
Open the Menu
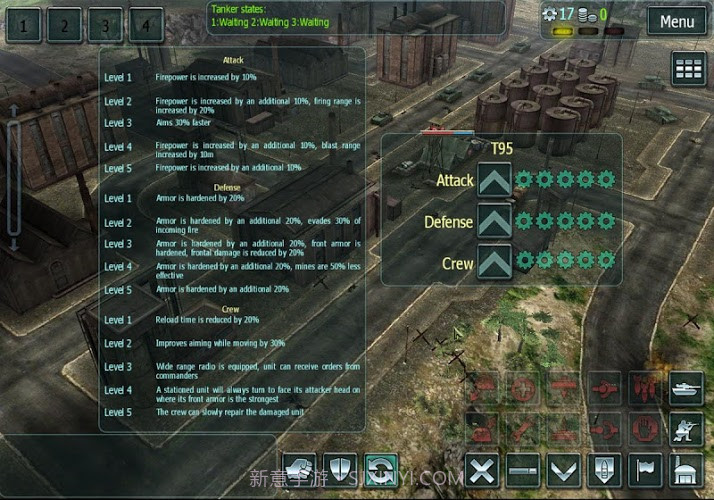tap(676, 21)
